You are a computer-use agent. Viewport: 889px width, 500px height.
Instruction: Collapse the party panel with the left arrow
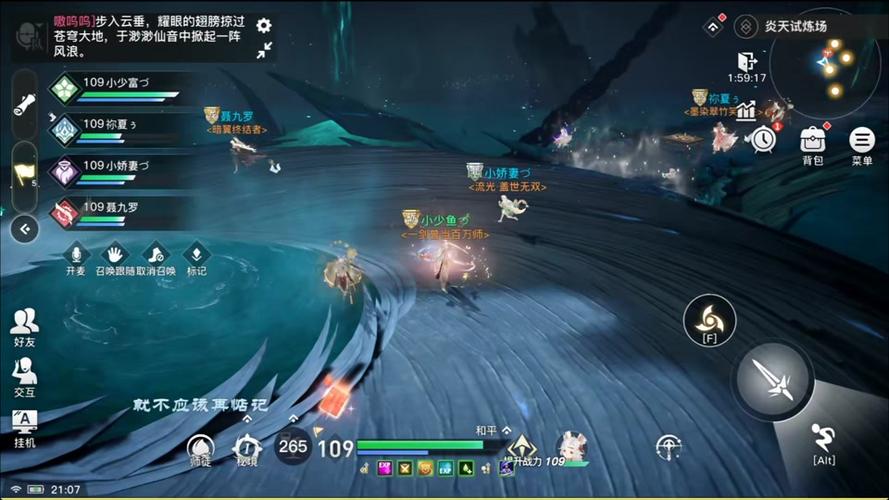(x=24, y=229)
